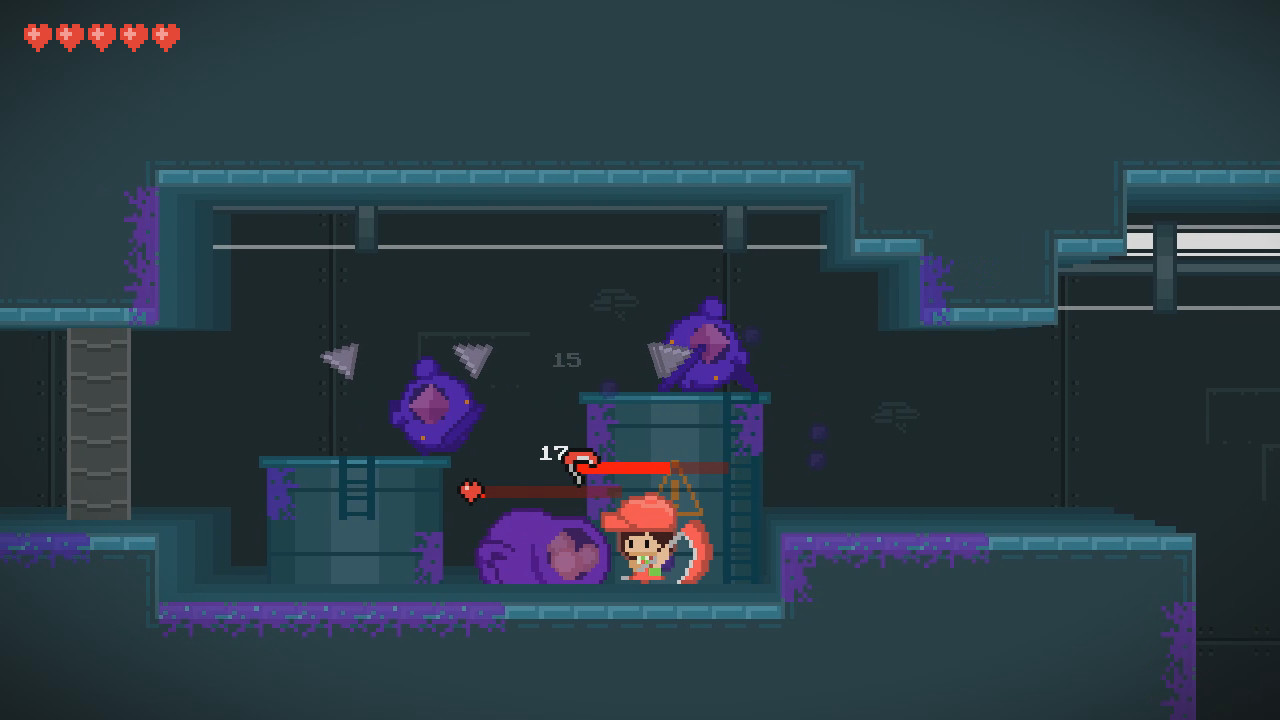
Task: Click the smoke puff near the top enemy
Action: point(617,301)
